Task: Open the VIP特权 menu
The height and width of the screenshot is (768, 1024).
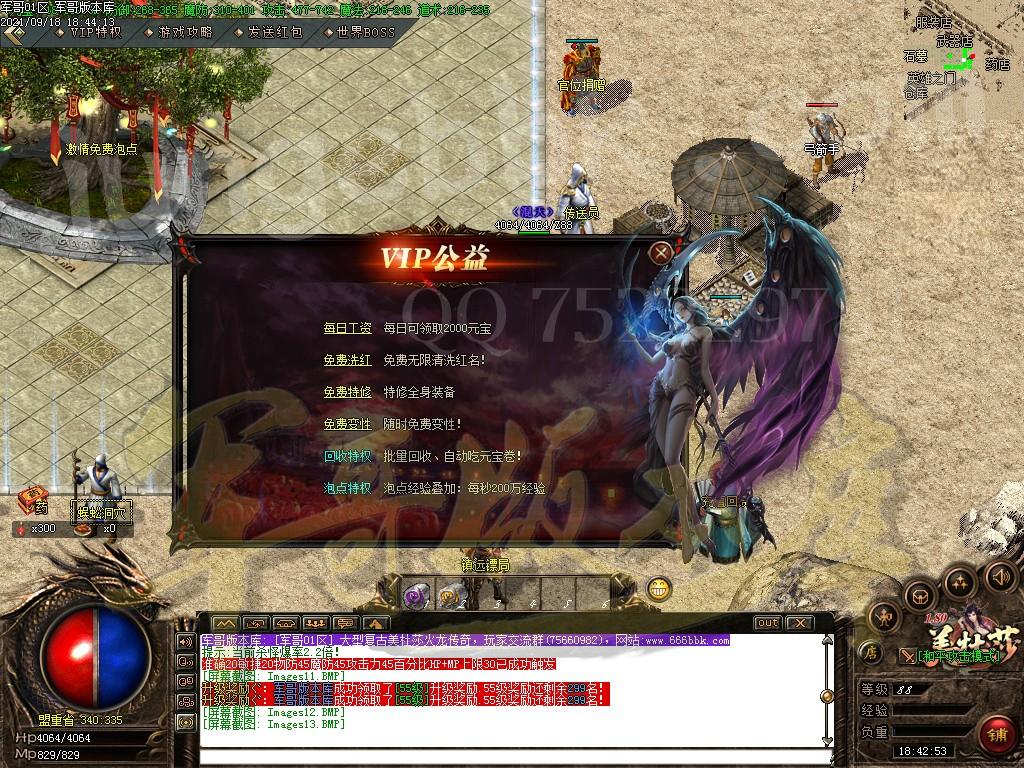Action: pos(94,32)
